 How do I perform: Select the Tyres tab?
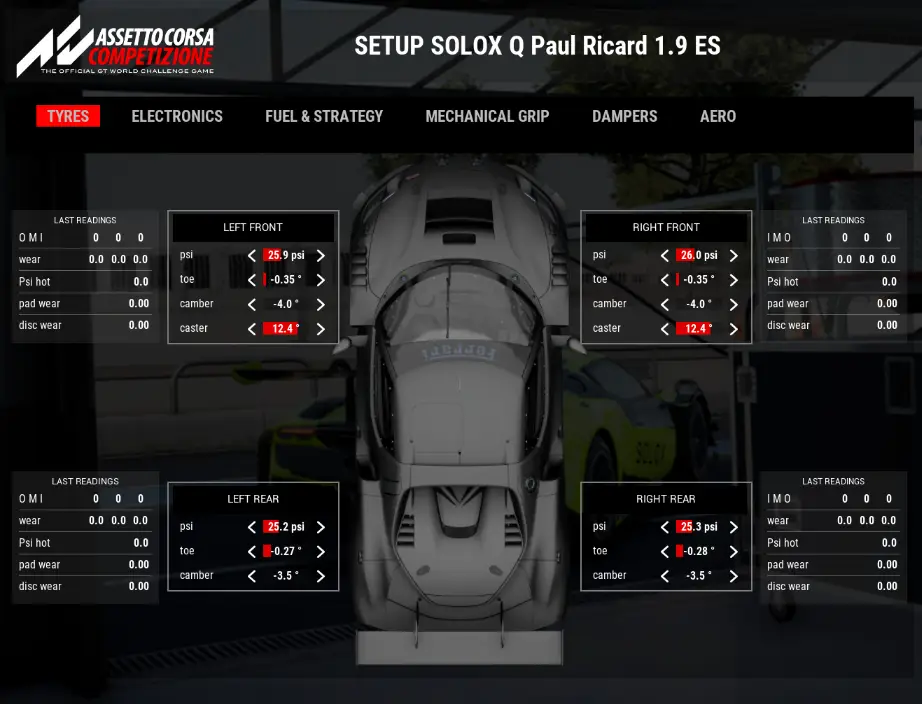pos(68,116)
